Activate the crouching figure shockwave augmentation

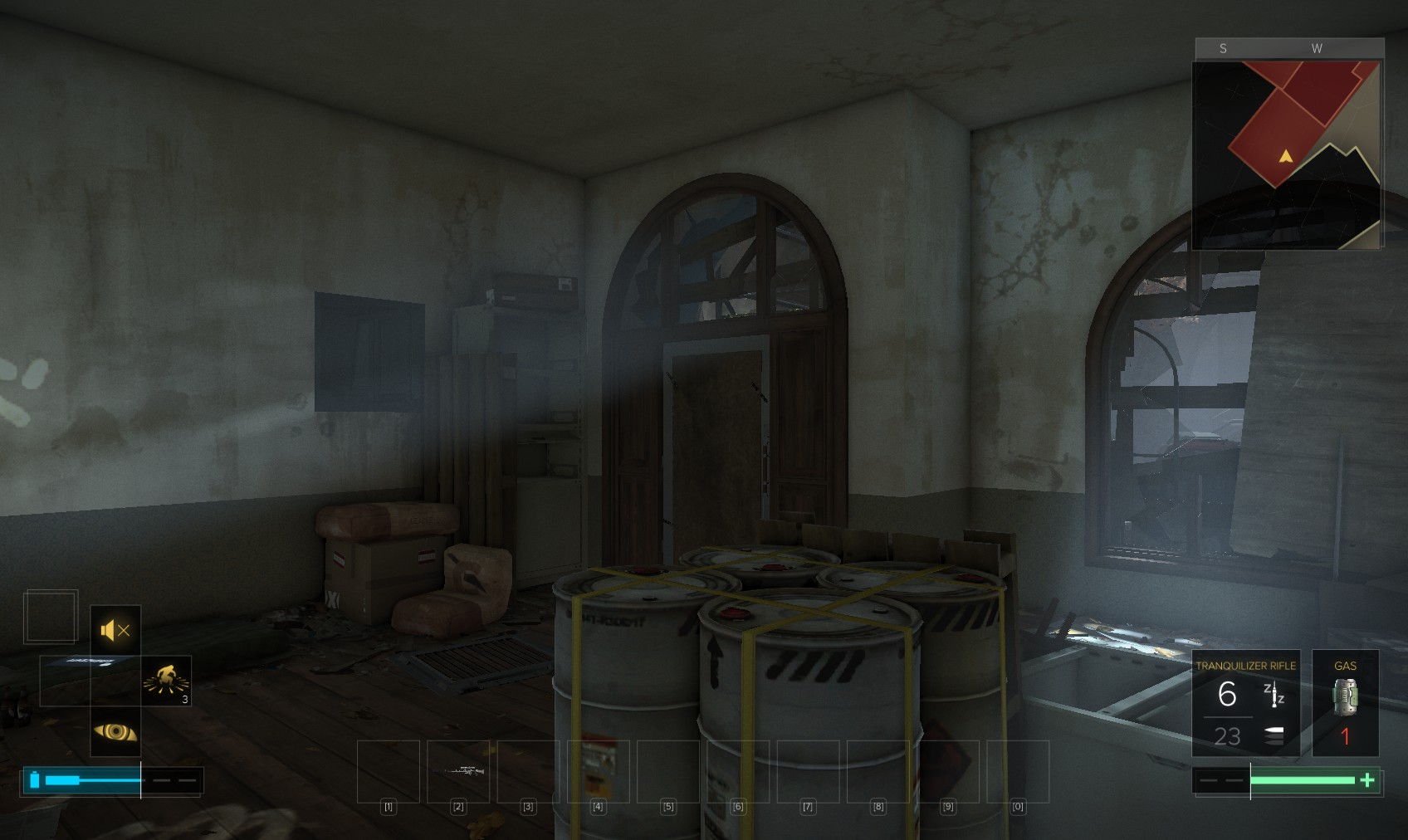pos(166,681)
